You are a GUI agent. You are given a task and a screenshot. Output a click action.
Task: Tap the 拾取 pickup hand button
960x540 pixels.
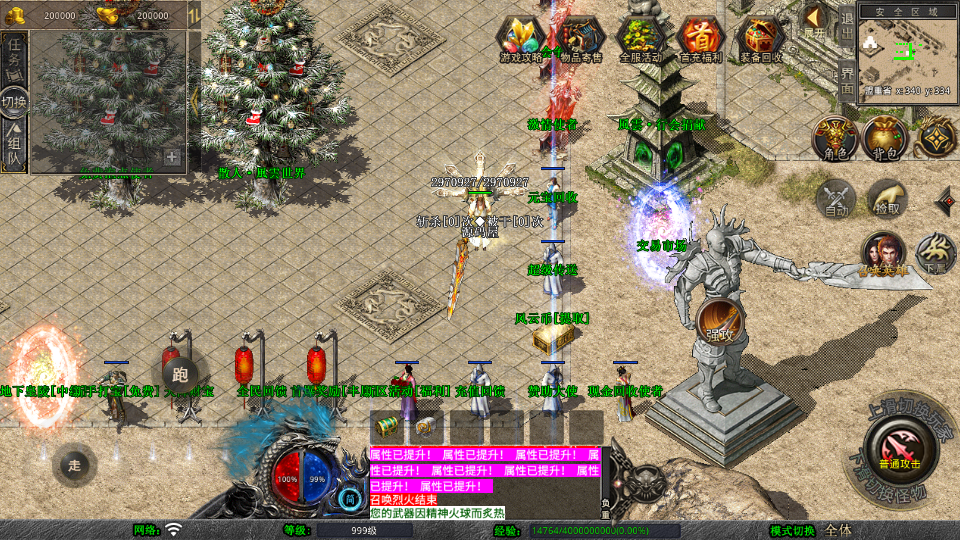(x=886, y=198)
